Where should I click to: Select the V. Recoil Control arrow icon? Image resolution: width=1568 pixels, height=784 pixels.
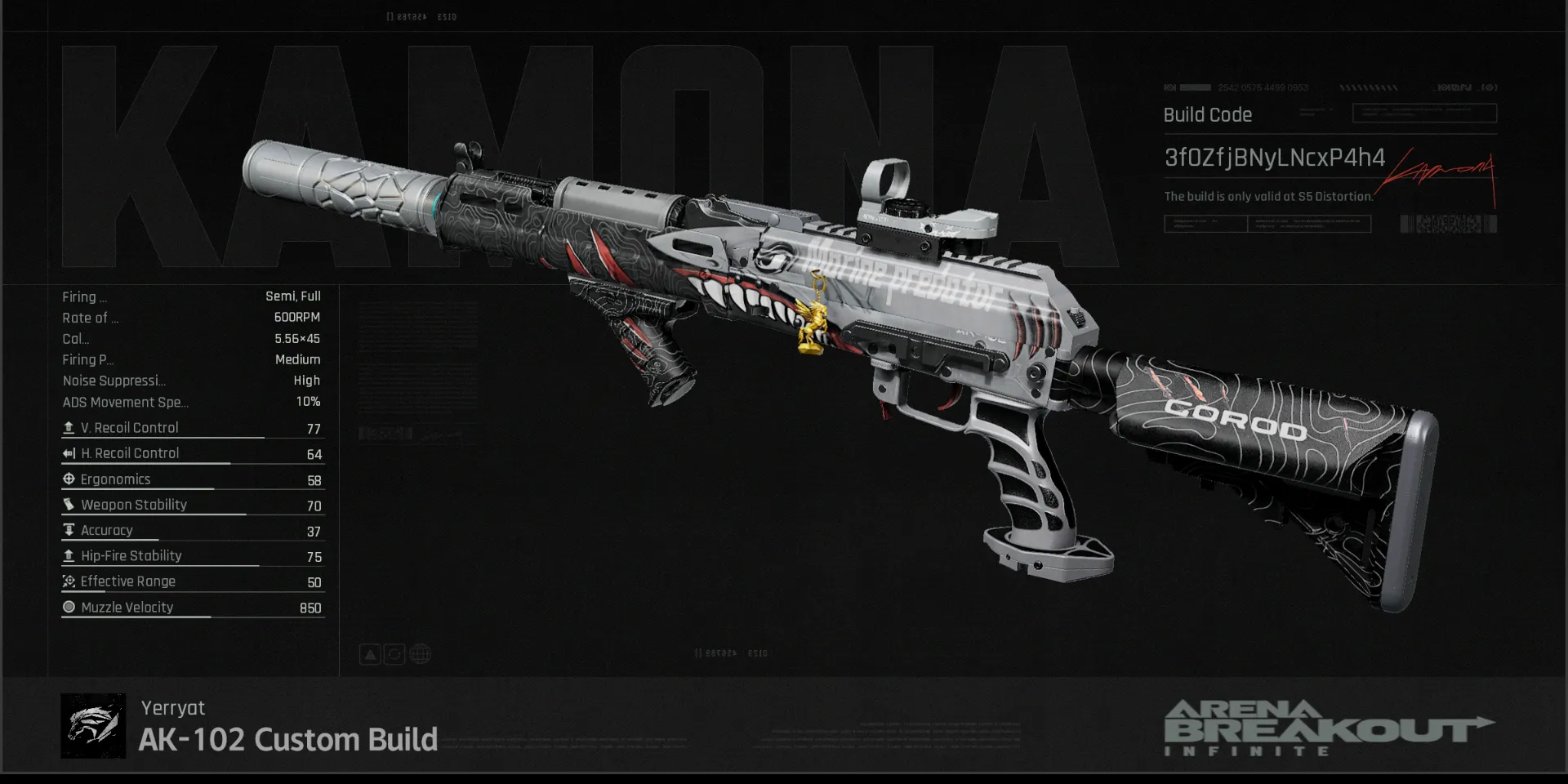69,426
